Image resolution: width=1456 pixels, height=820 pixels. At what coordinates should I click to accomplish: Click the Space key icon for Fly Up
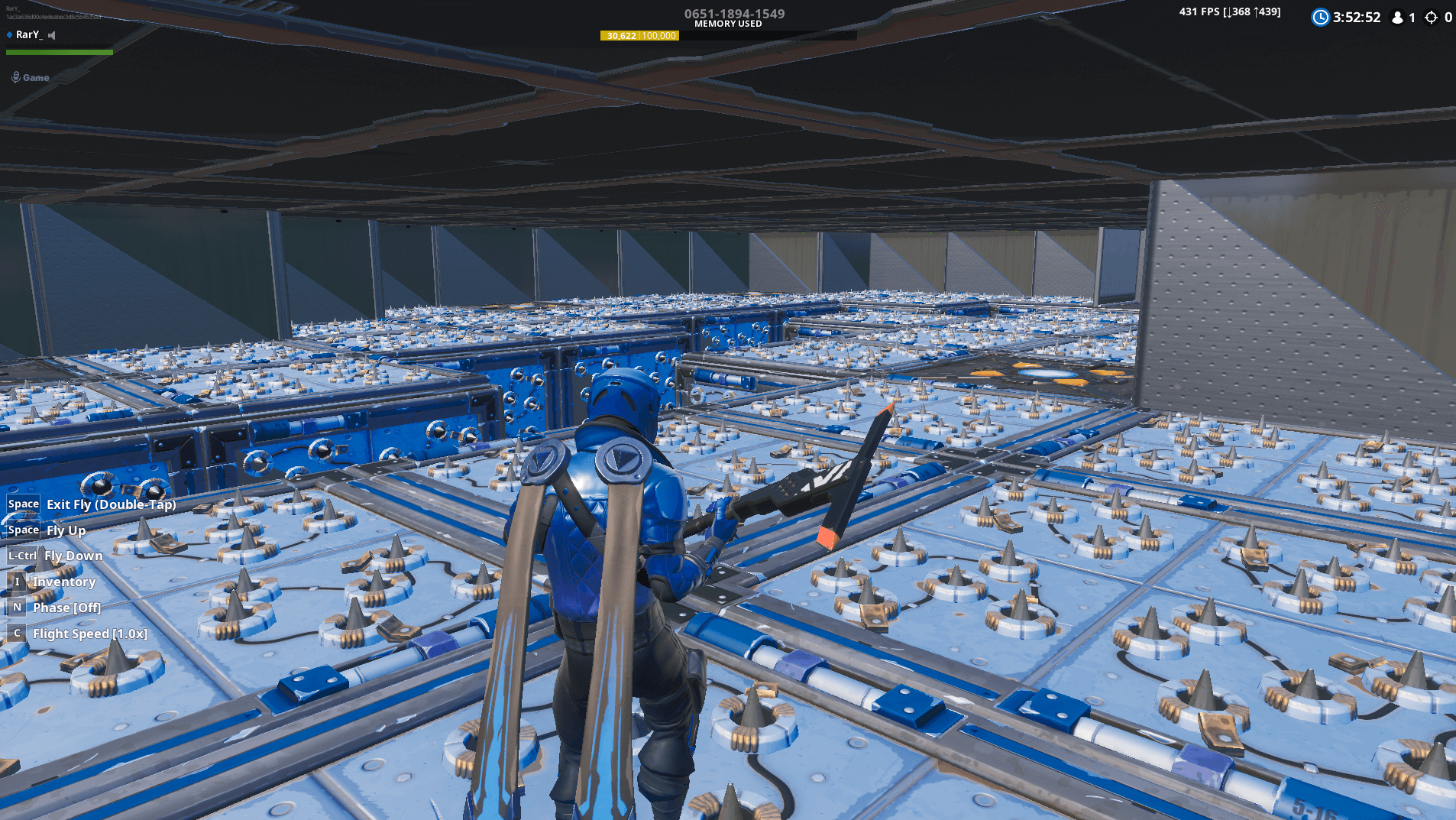[x=23, y=530]
